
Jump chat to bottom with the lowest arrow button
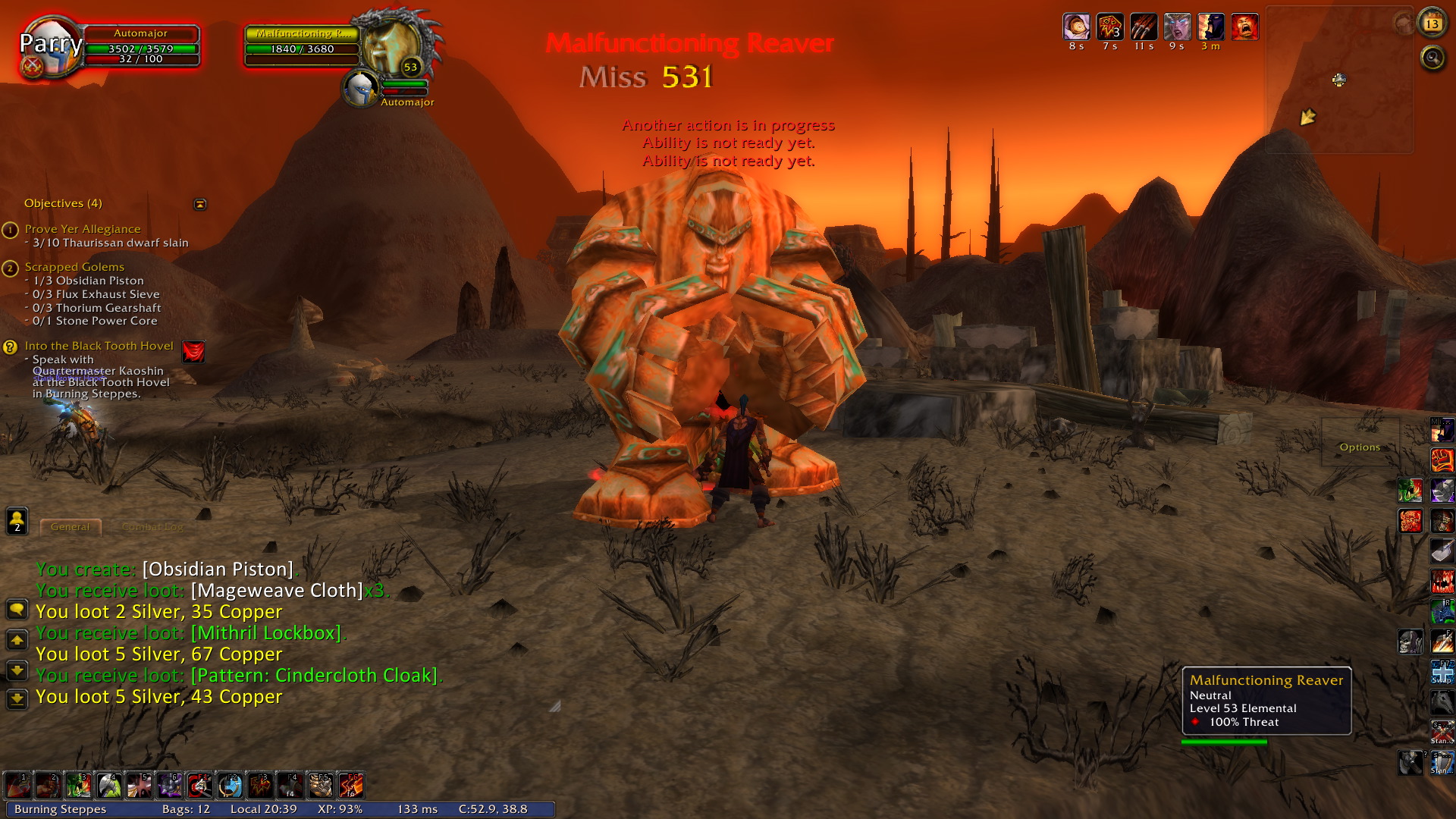coord(17,698)
